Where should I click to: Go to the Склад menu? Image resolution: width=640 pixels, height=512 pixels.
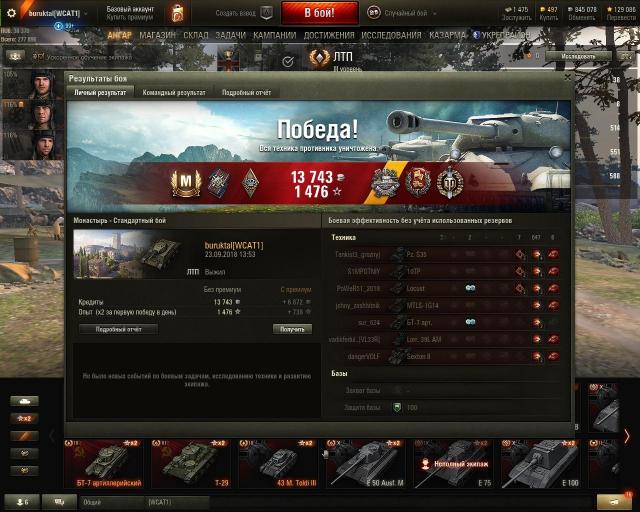(x=196, y=35)
